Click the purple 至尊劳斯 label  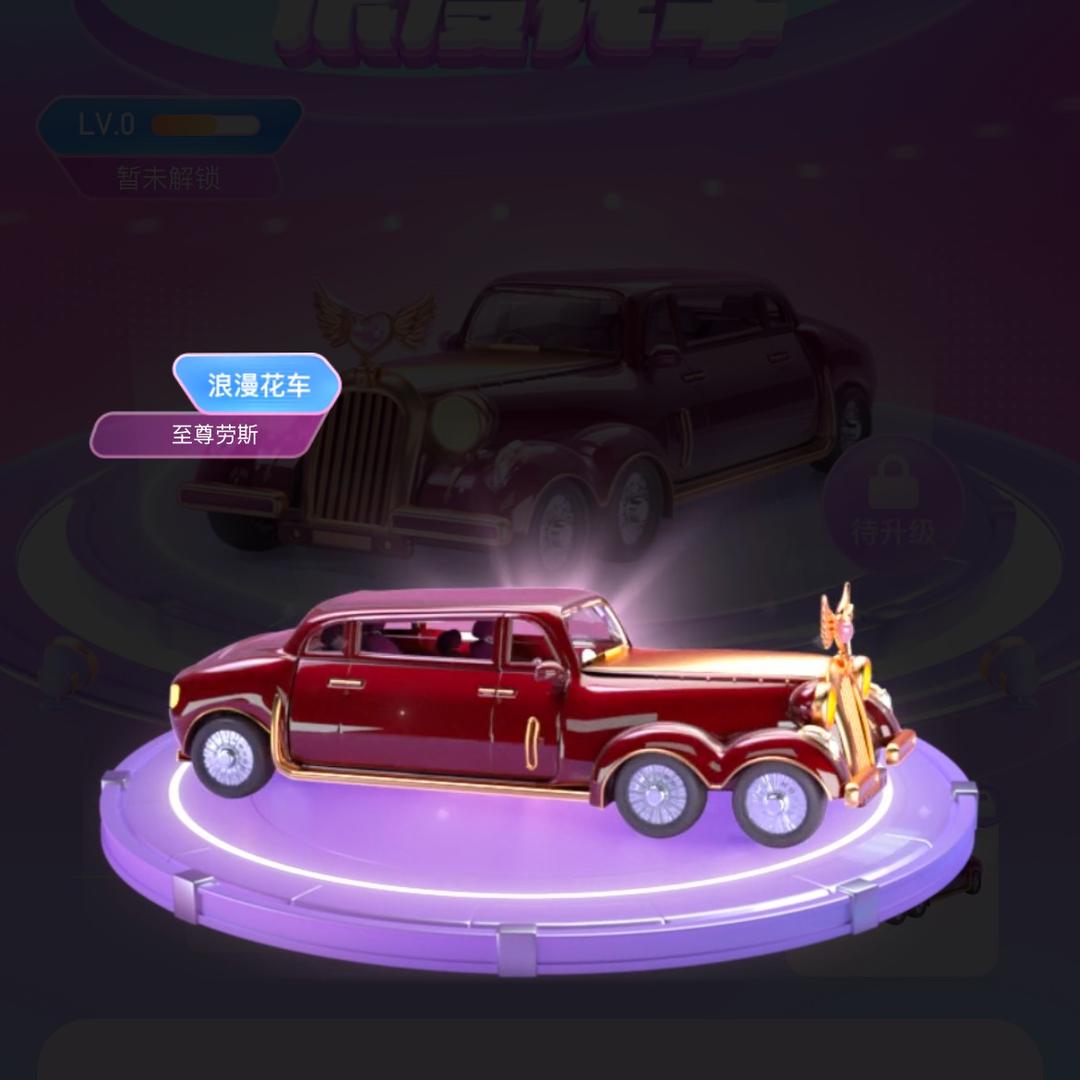pyautogui.click(x=213, y=436)
